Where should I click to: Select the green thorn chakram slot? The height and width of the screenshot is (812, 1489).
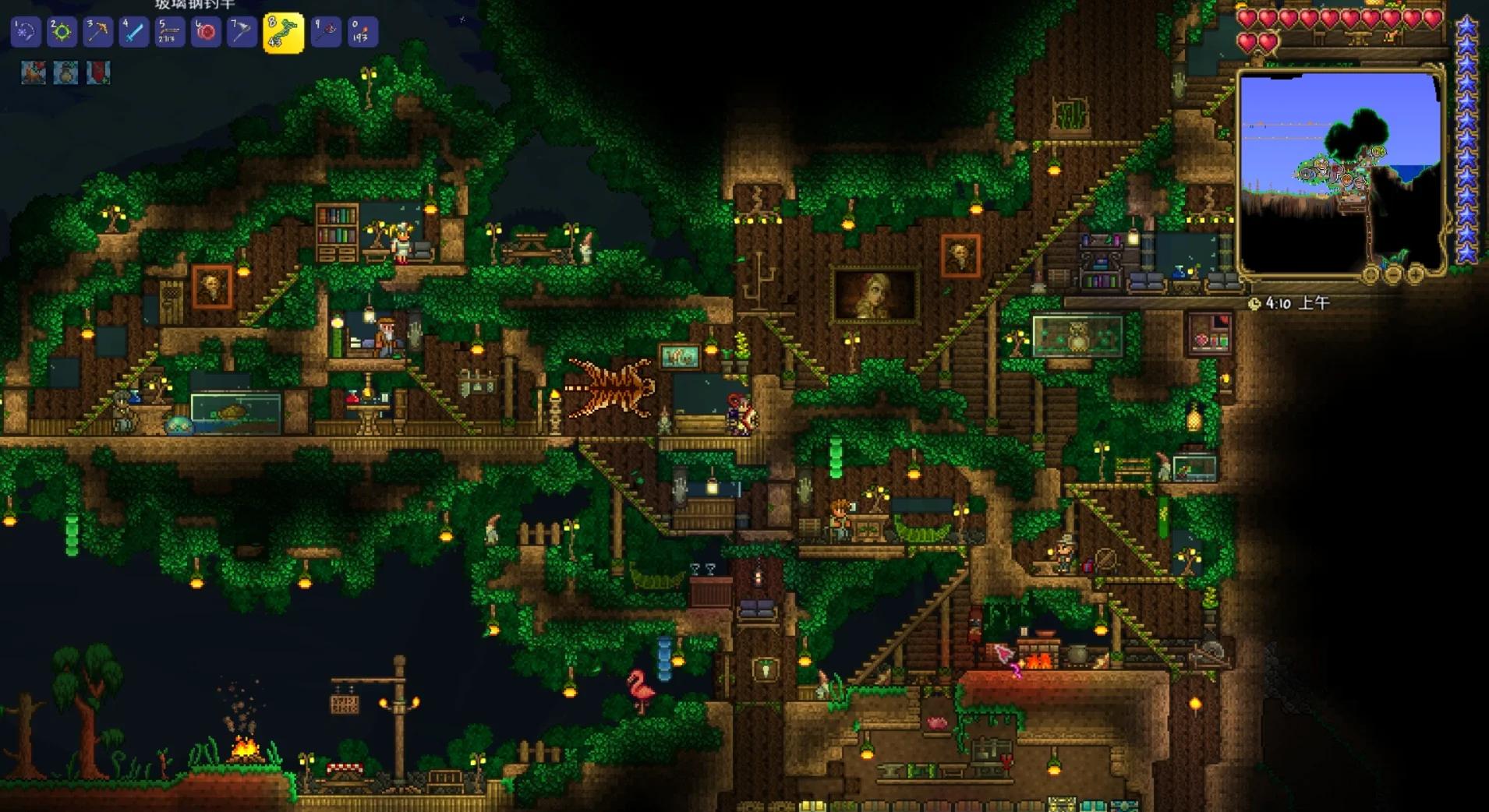coord(62,32)
